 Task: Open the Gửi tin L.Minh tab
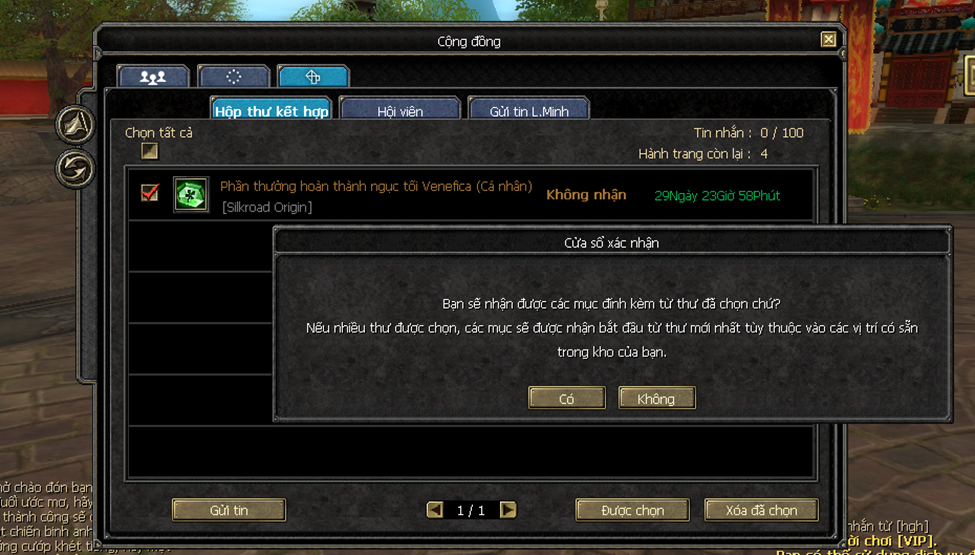528,111
